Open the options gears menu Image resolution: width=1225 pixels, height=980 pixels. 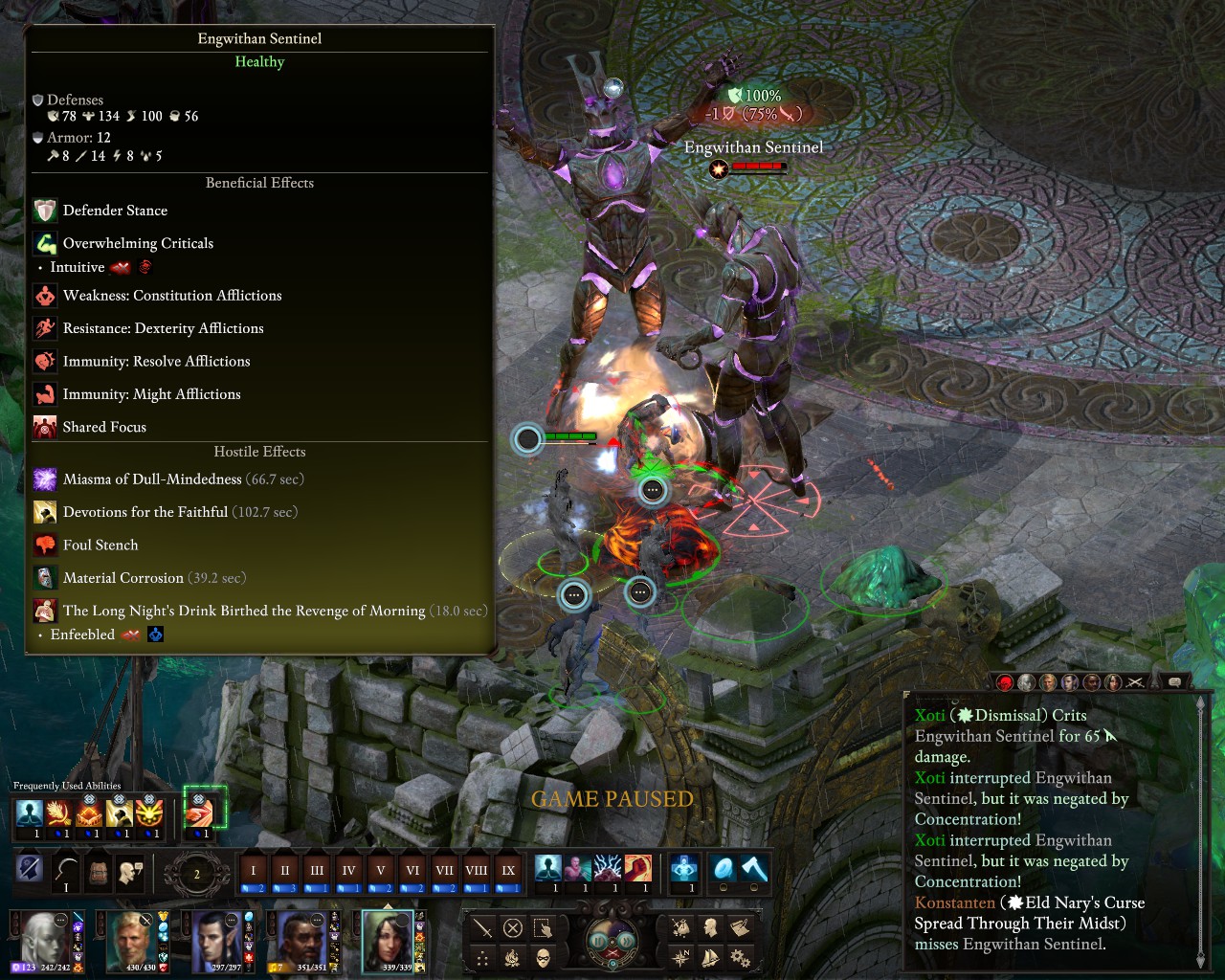click(740, 957)
